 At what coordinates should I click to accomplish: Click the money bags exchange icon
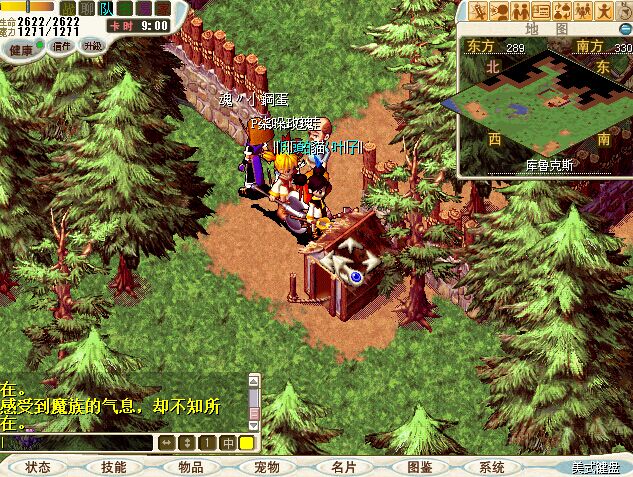click(561, 11)
